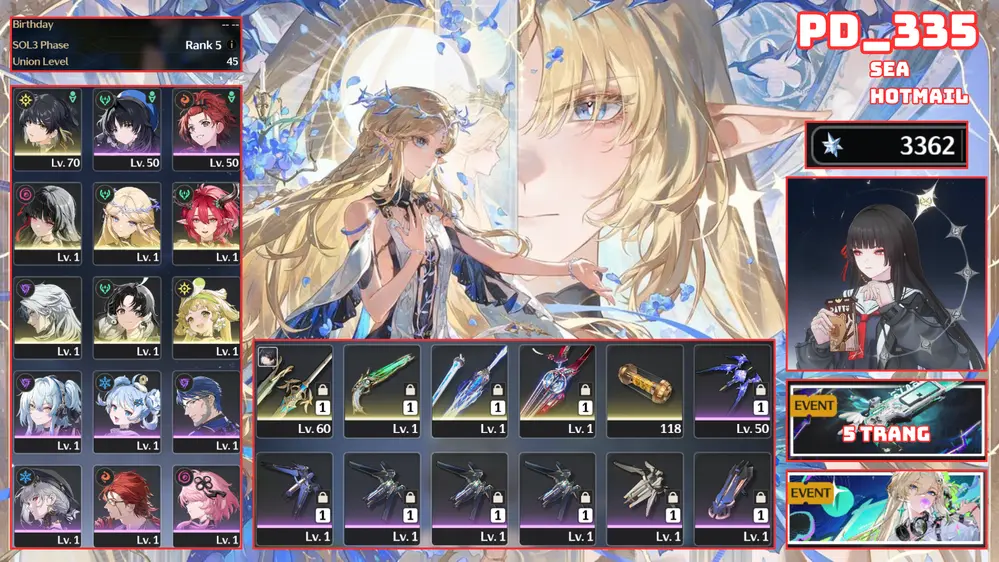Choose the red and white sword slot
999x562 pixels.
[557, 390]
